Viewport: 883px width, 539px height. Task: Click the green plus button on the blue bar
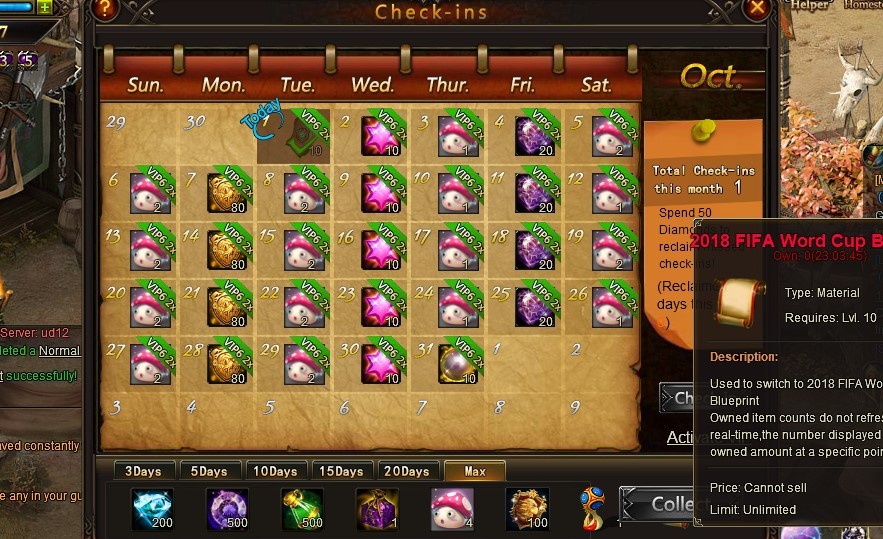45,7
